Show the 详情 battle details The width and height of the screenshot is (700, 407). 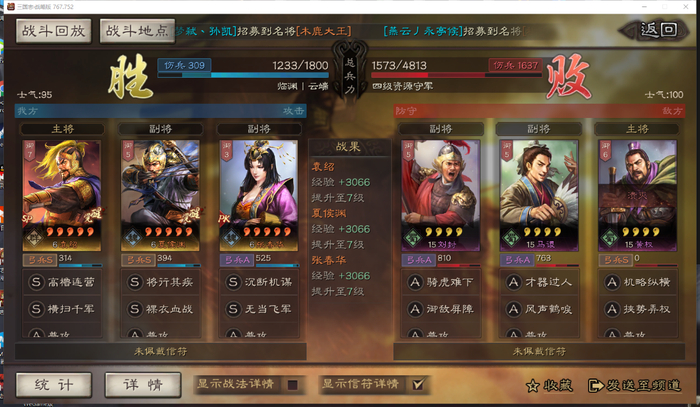(x=143, y=384)
